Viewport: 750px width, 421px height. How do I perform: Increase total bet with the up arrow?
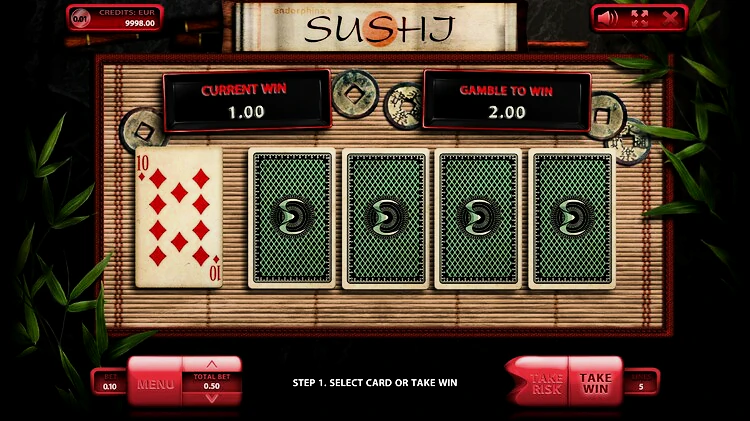(211, 365)
